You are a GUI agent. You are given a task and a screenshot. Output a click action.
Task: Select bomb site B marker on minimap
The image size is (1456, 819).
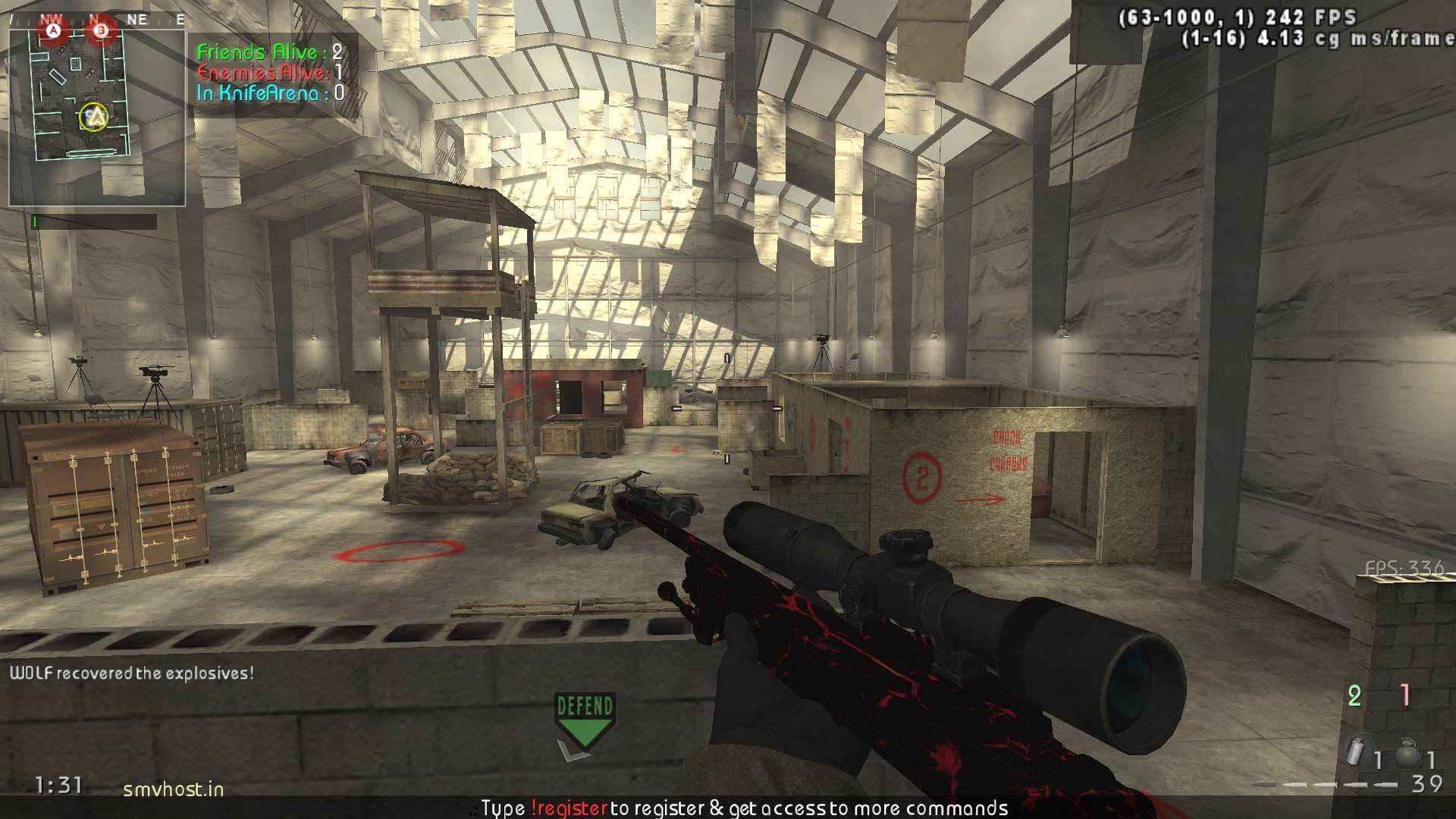pyautogui.click(x=100, y=31)
